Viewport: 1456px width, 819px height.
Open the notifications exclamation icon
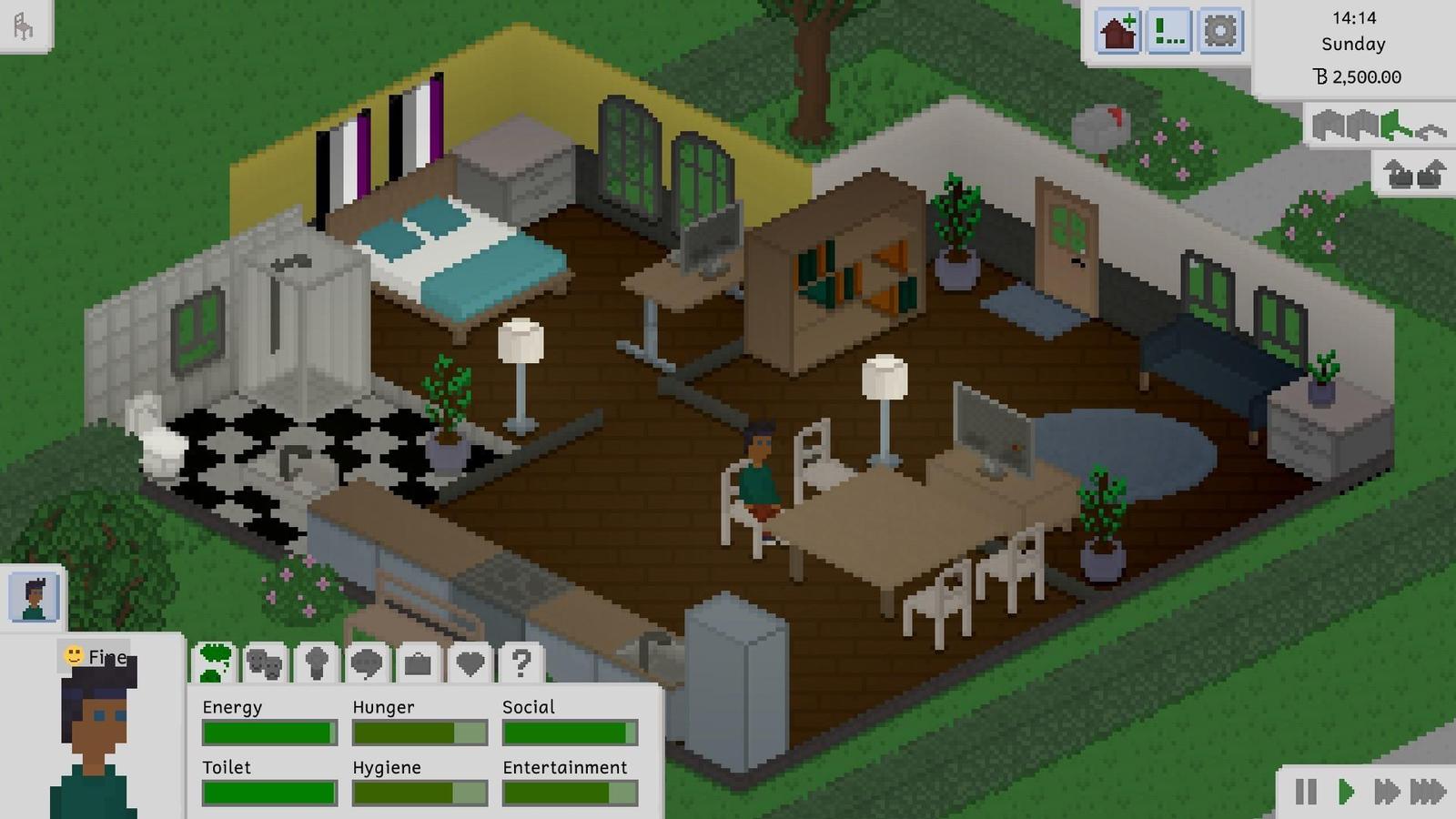coord(1169,30)
